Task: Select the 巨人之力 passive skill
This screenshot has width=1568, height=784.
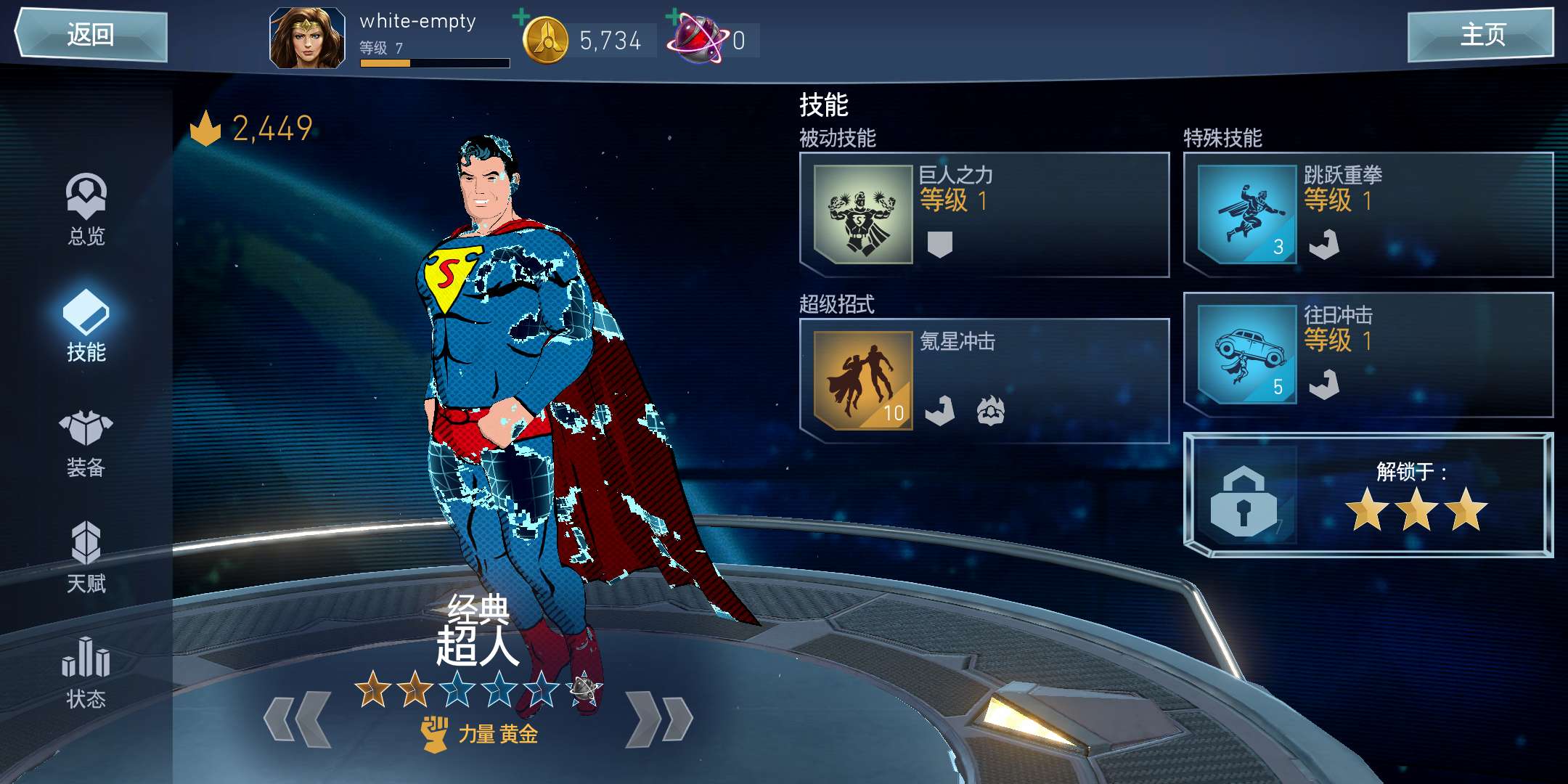Action: point(984,215)
